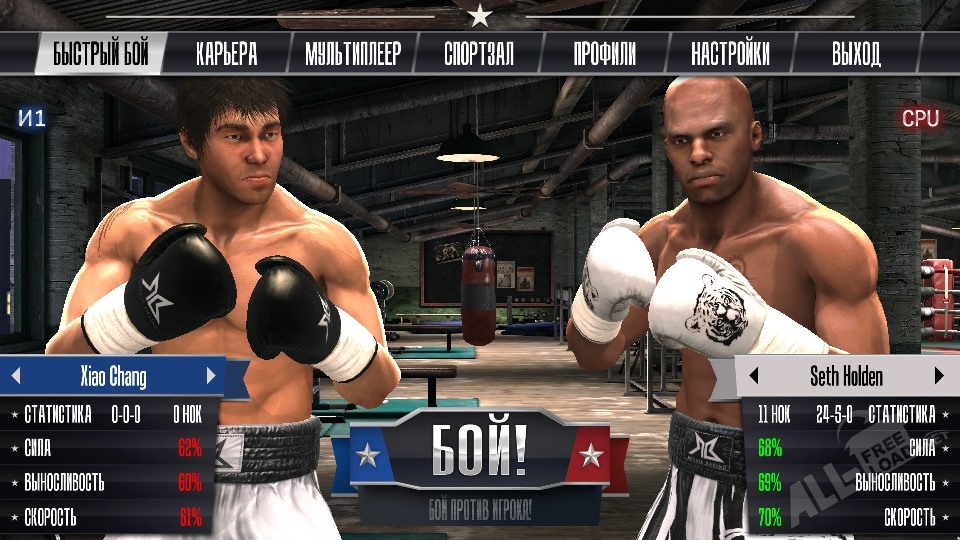960x540 pixels.
Task: Open the НАСТРОЙКИ settings menu
Action: (x=730, y=54)
